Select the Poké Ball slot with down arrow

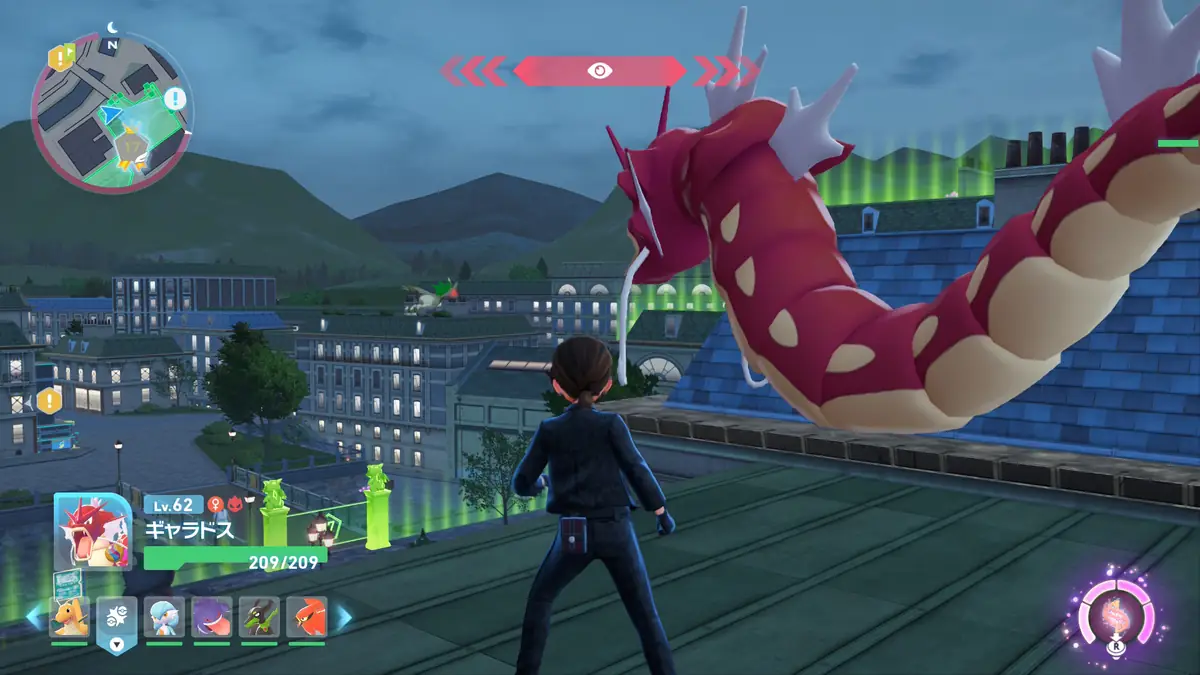pos(116,621)
